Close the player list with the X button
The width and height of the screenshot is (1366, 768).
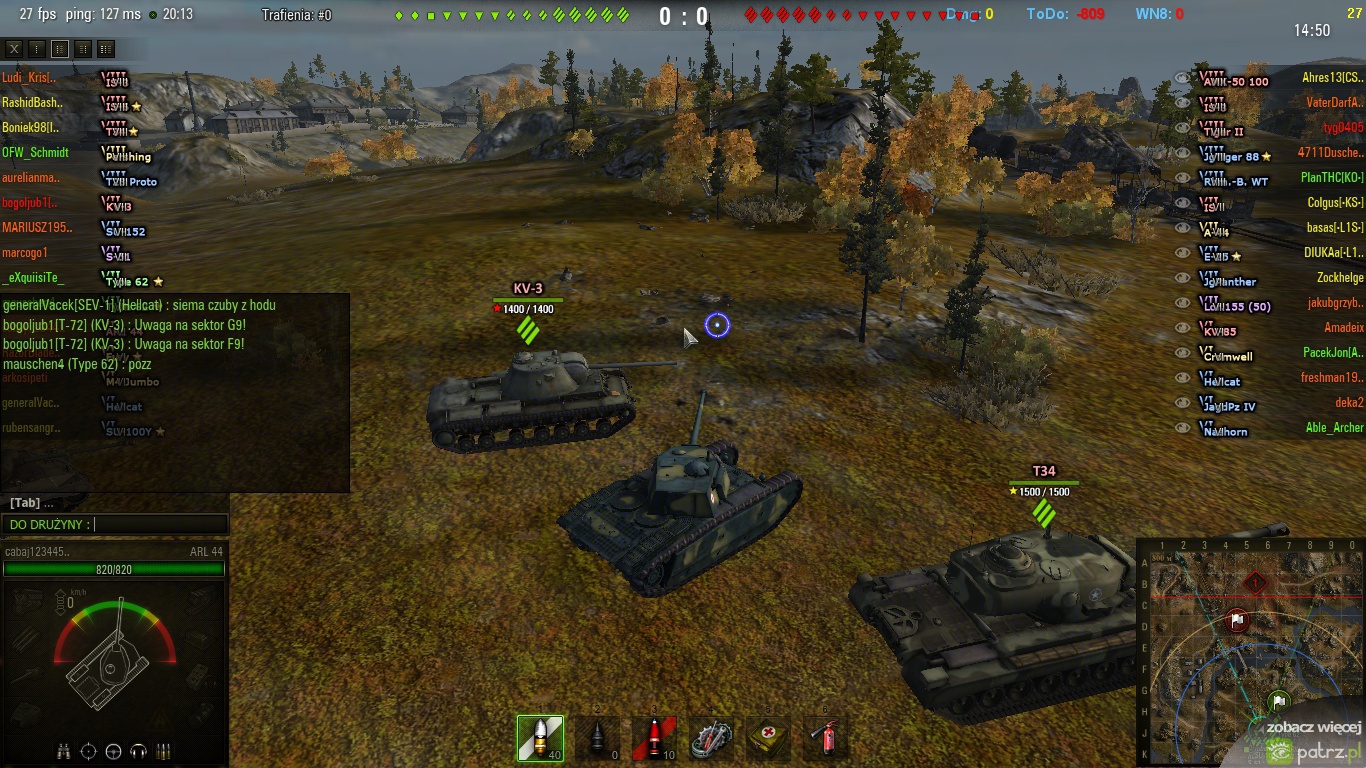pos(14,49)
